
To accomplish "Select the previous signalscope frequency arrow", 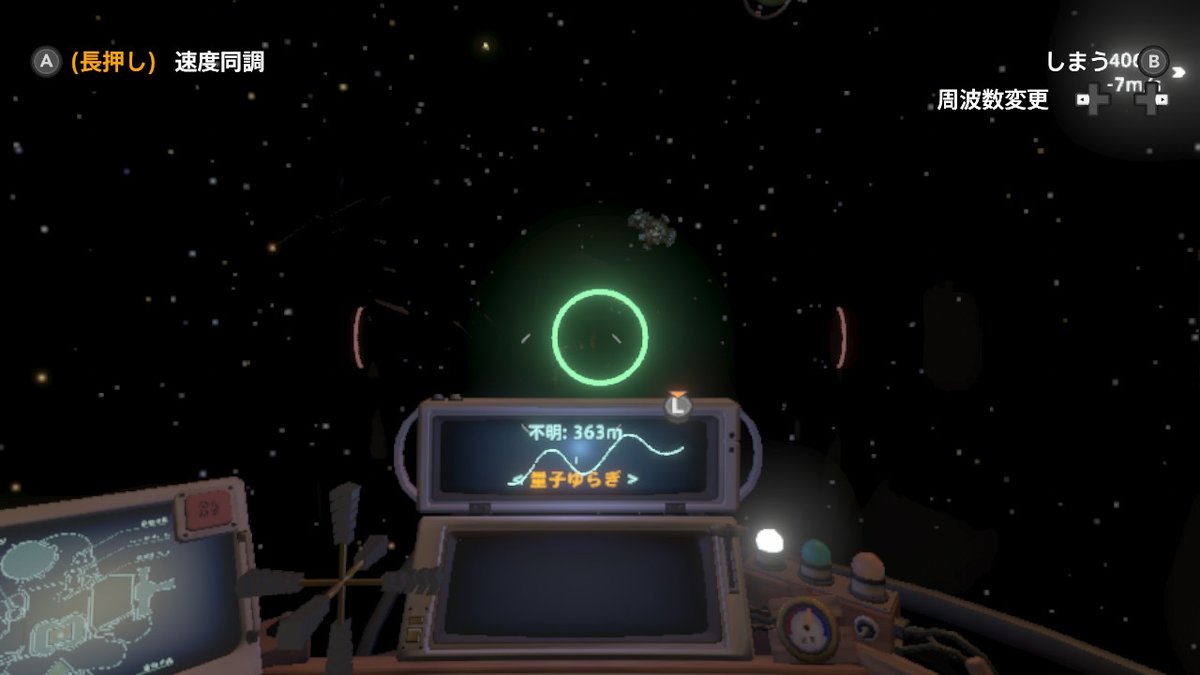I will (517, 479).
